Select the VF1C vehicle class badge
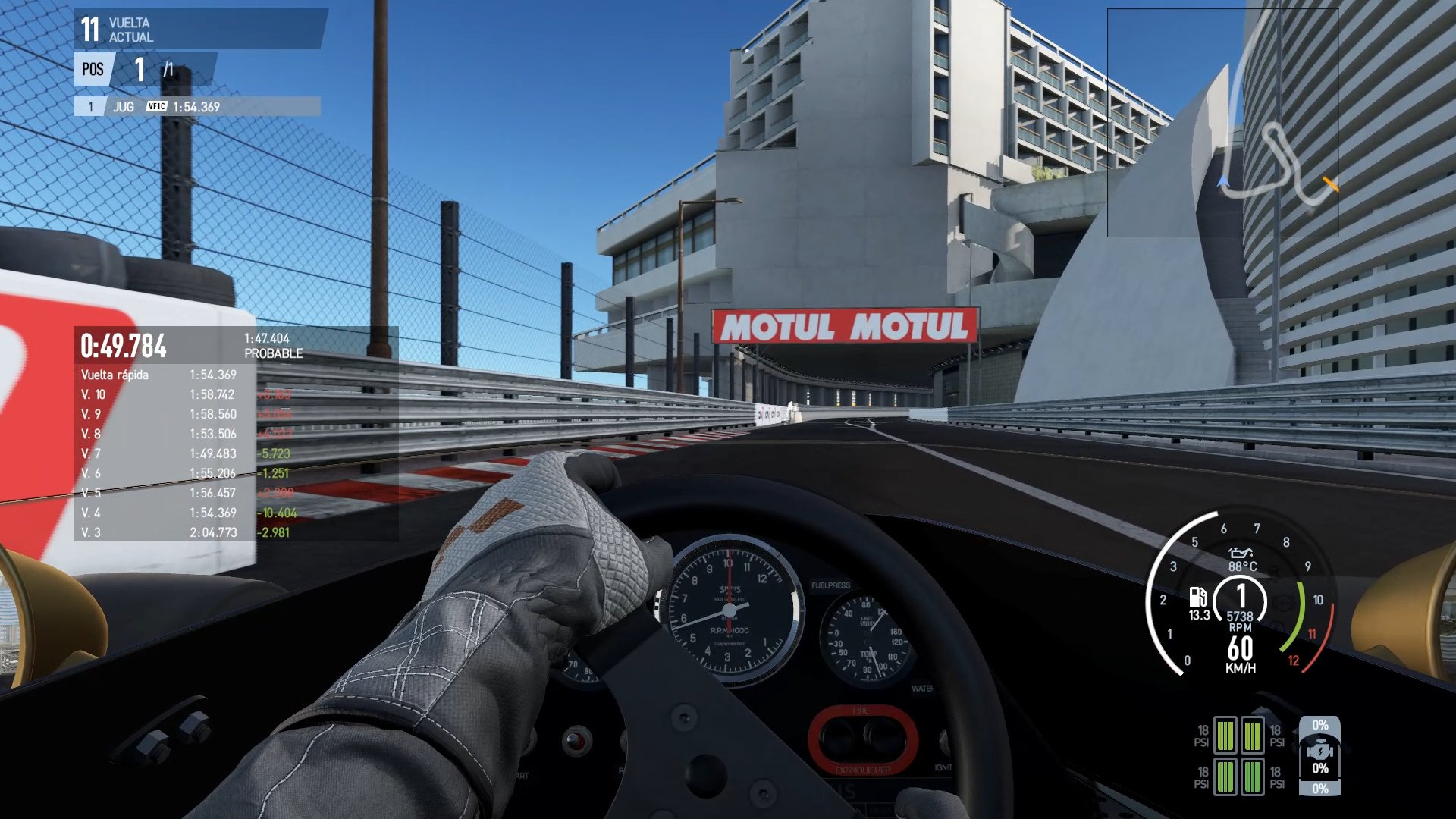 pos(155,107)
